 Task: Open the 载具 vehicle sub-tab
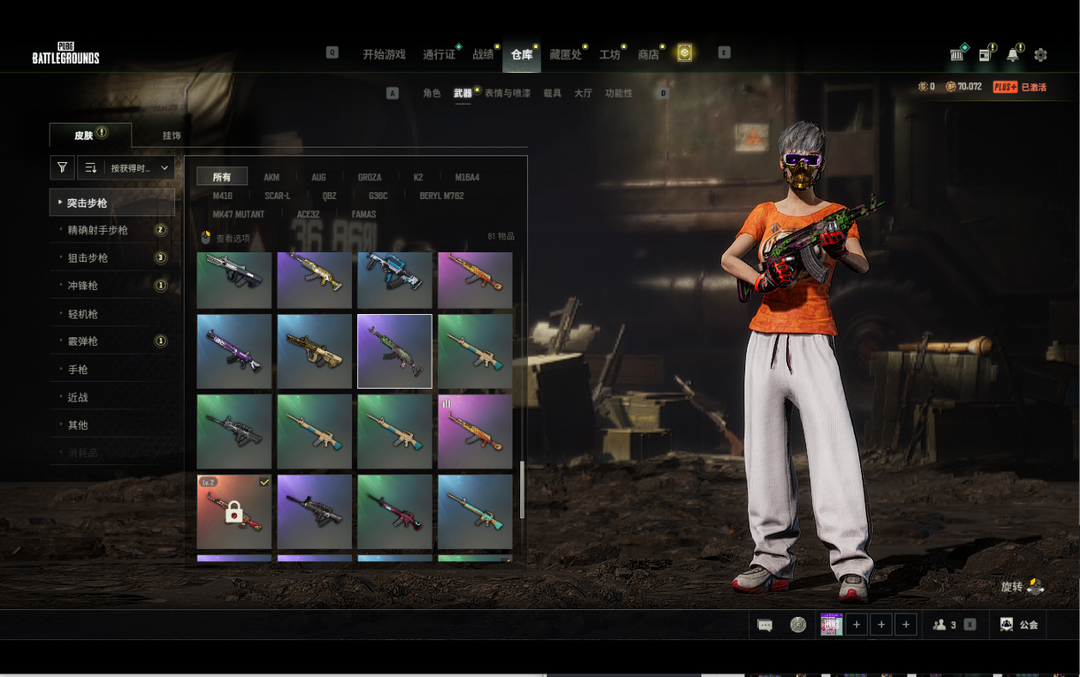[552, 93]
